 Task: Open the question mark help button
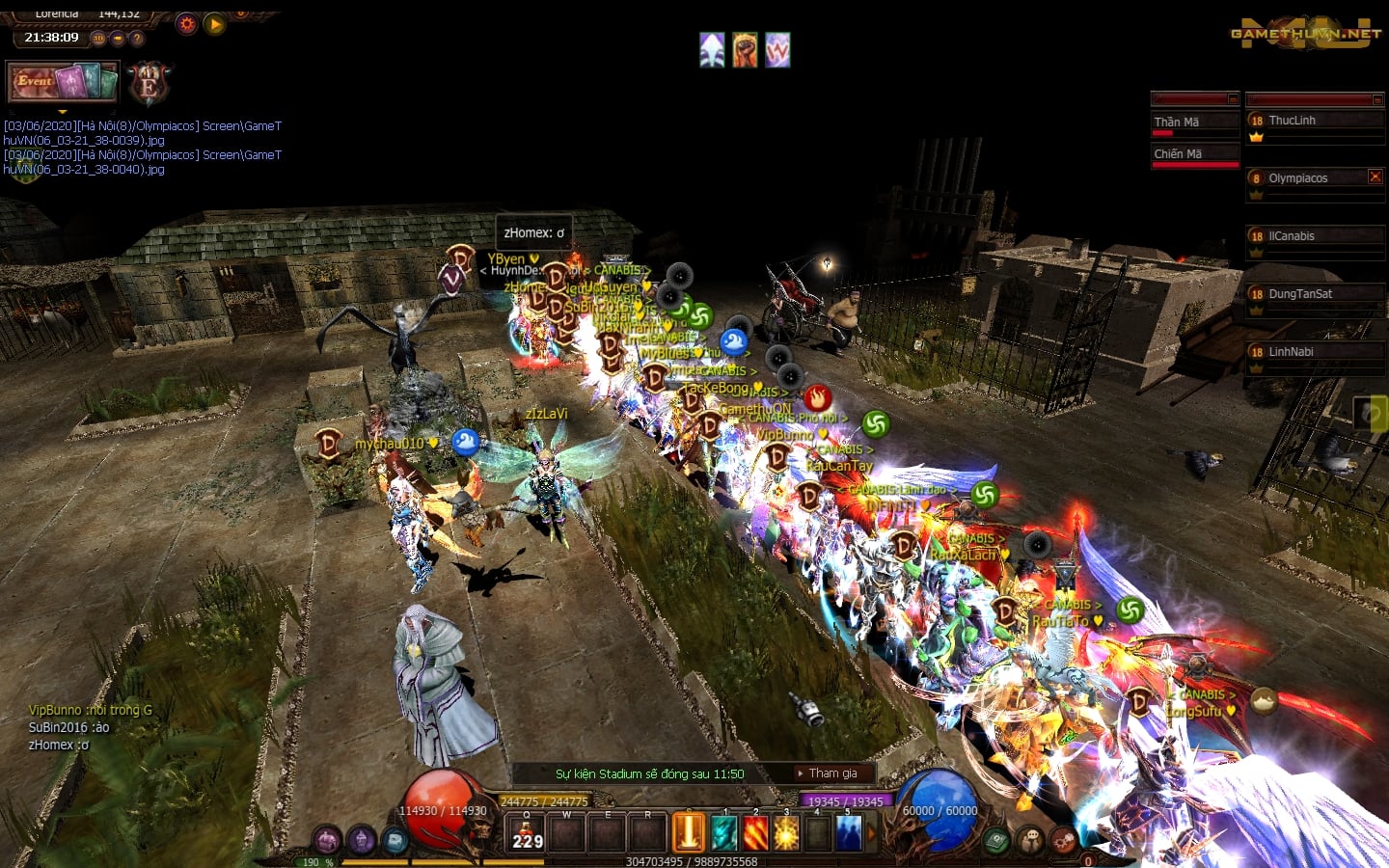(x=137, y=39)
